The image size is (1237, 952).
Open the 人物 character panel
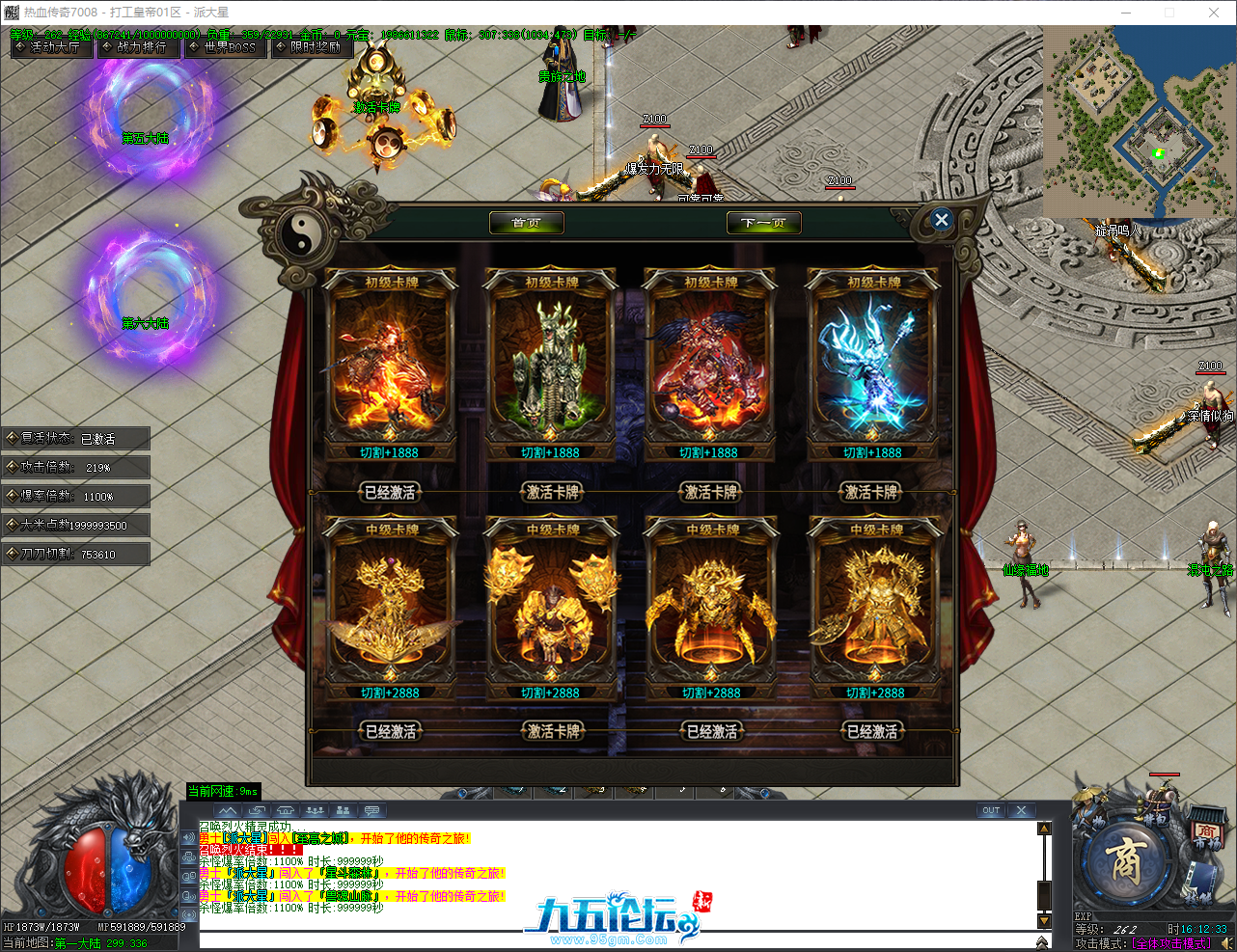point(1090,820)
